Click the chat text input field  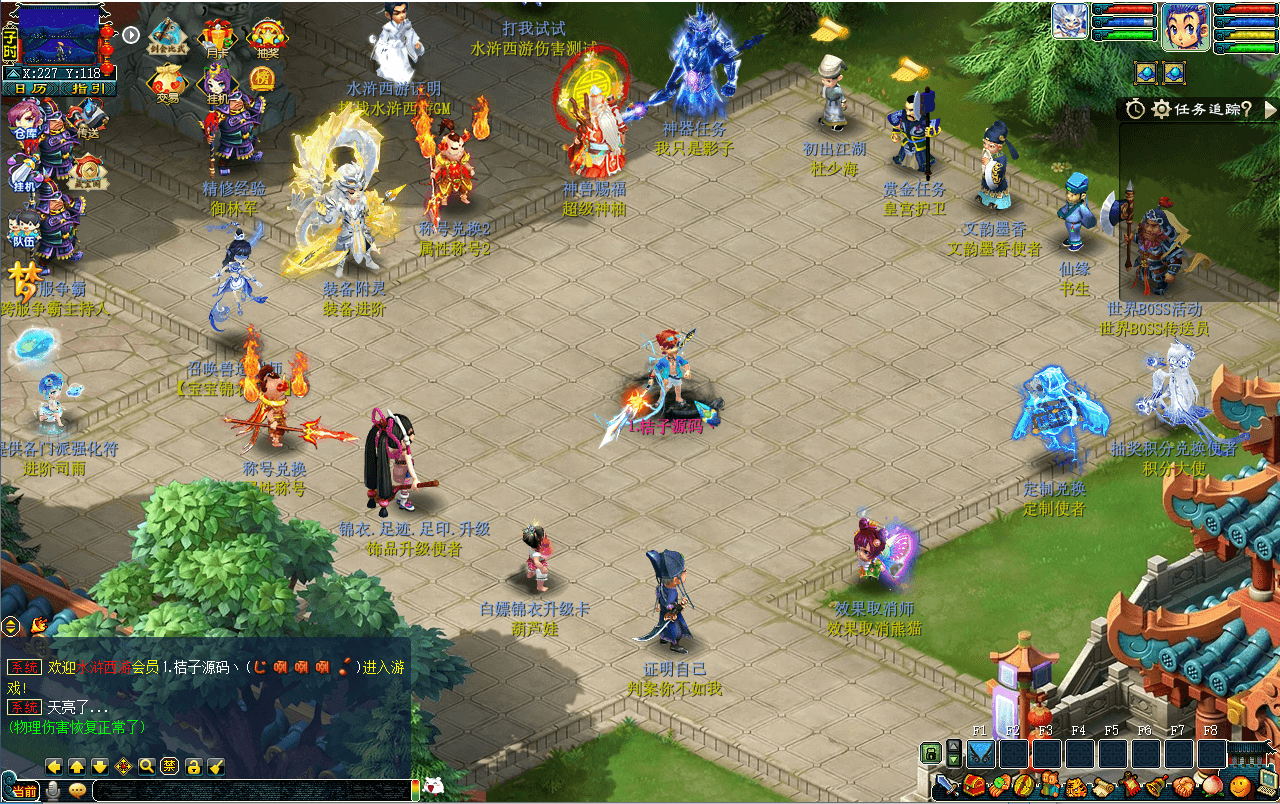tap(250, 790)
